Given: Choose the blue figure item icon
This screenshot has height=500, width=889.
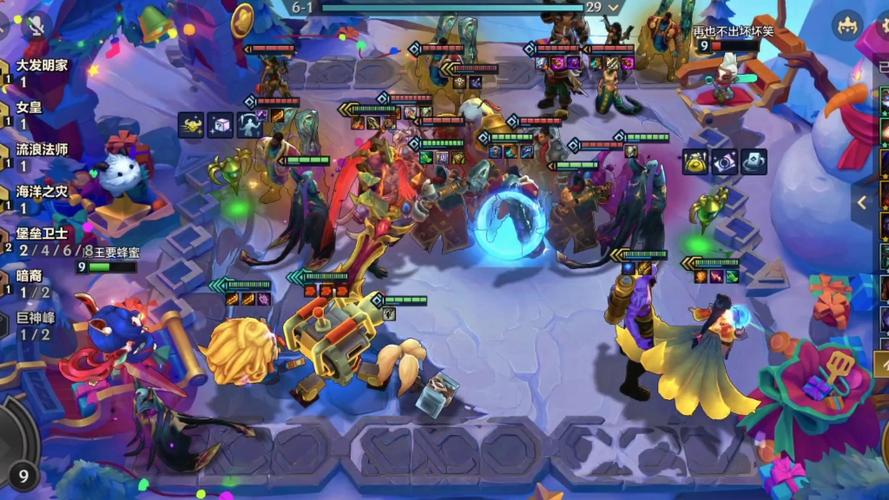Looking at the screenshot, I should (249, 125).
